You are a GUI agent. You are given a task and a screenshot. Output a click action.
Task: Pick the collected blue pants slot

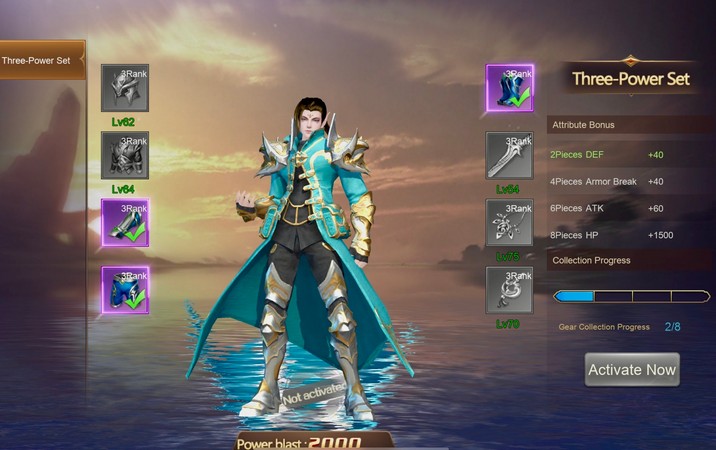[x=125, y=290]
